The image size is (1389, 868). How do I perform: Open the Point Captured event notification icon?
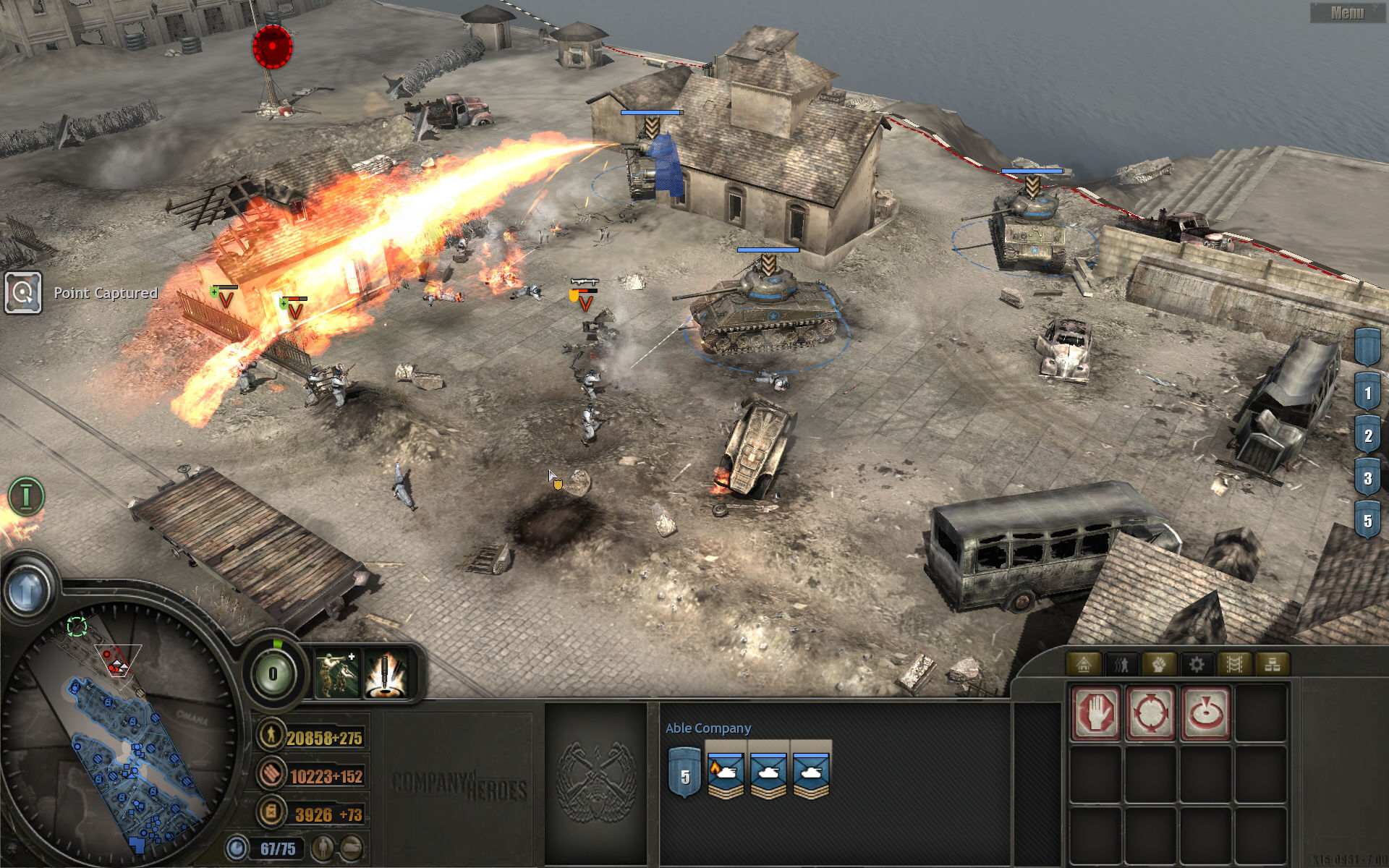point(23,293)
